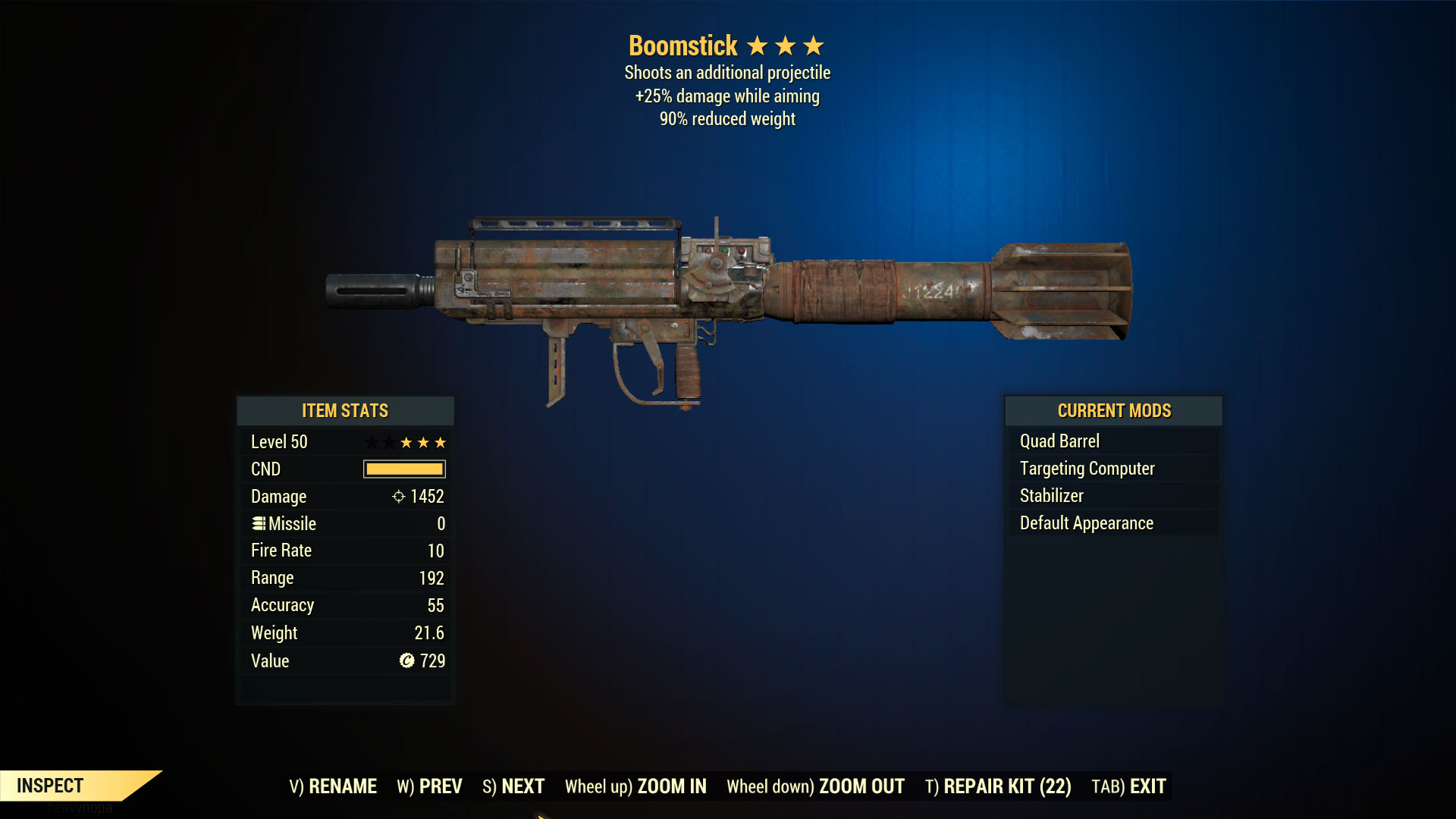Enable the Stabilizer mod
The width and height of the screenshot is (1456, 819).
tap(1052, 495)
